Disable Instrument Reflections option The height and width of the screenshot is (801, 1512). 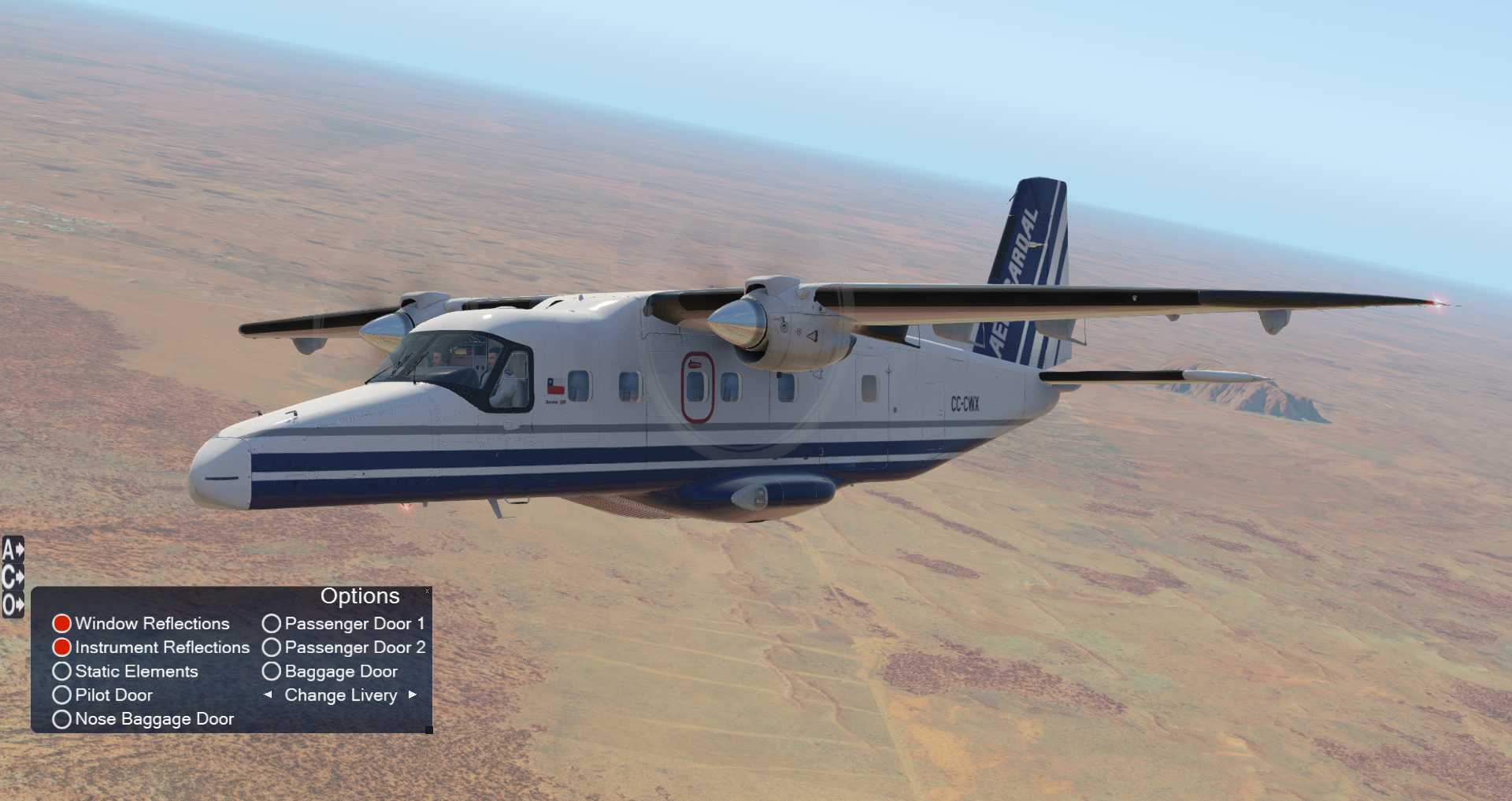click(x=62, y=647)
